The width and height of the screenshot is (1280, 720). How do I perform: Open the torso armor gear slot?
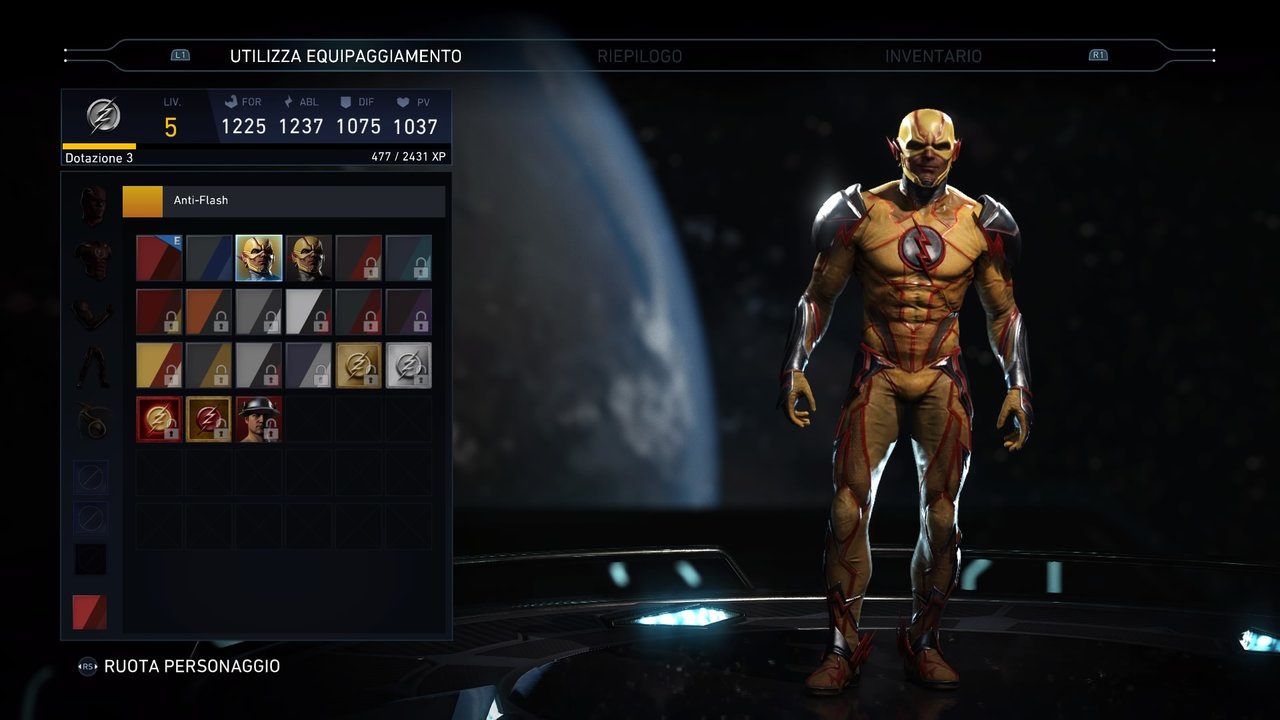tap(92, 260)
